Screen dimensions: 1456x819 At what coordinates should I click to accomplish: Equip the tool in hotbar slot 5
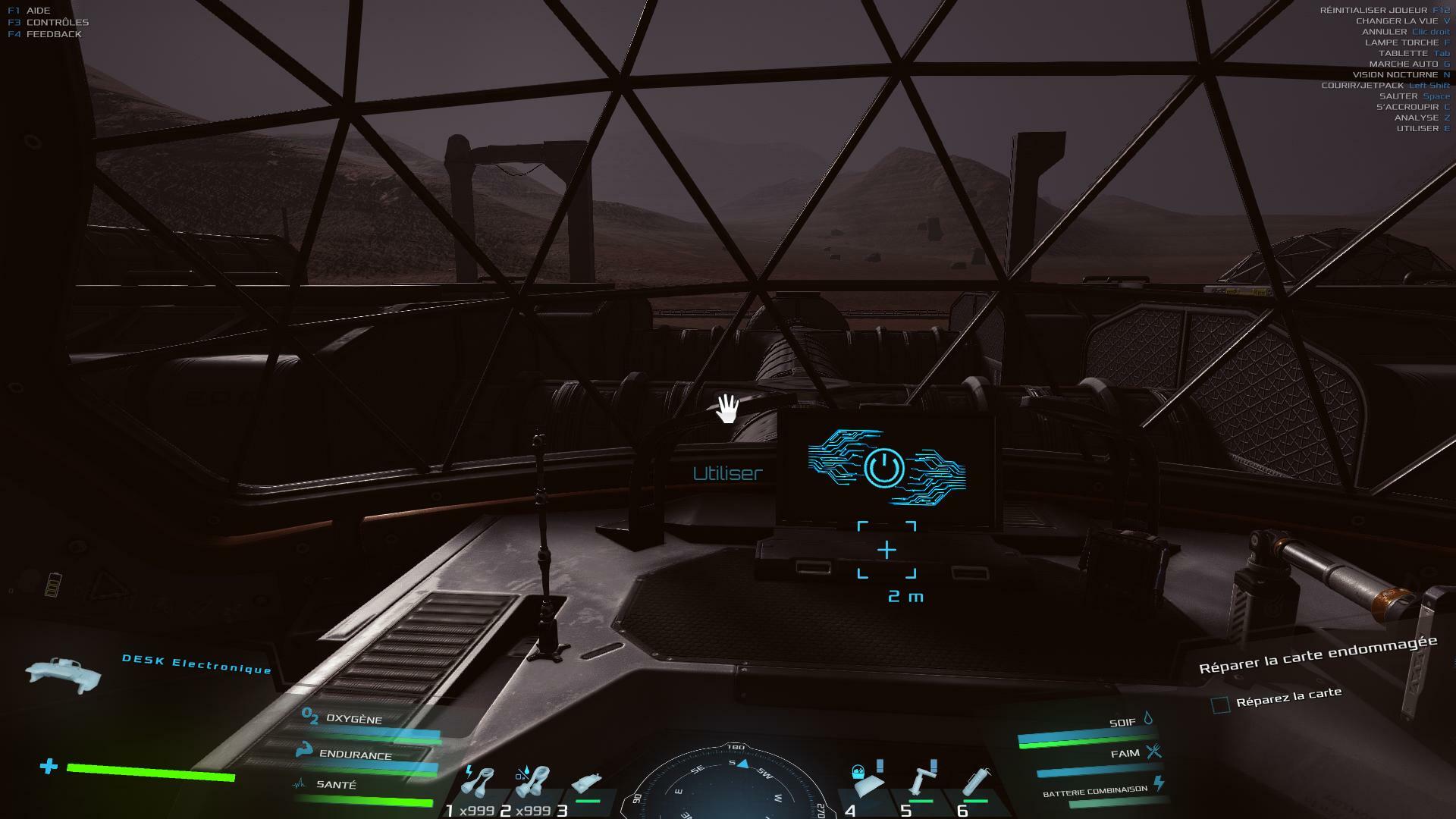tap(922, 781)
